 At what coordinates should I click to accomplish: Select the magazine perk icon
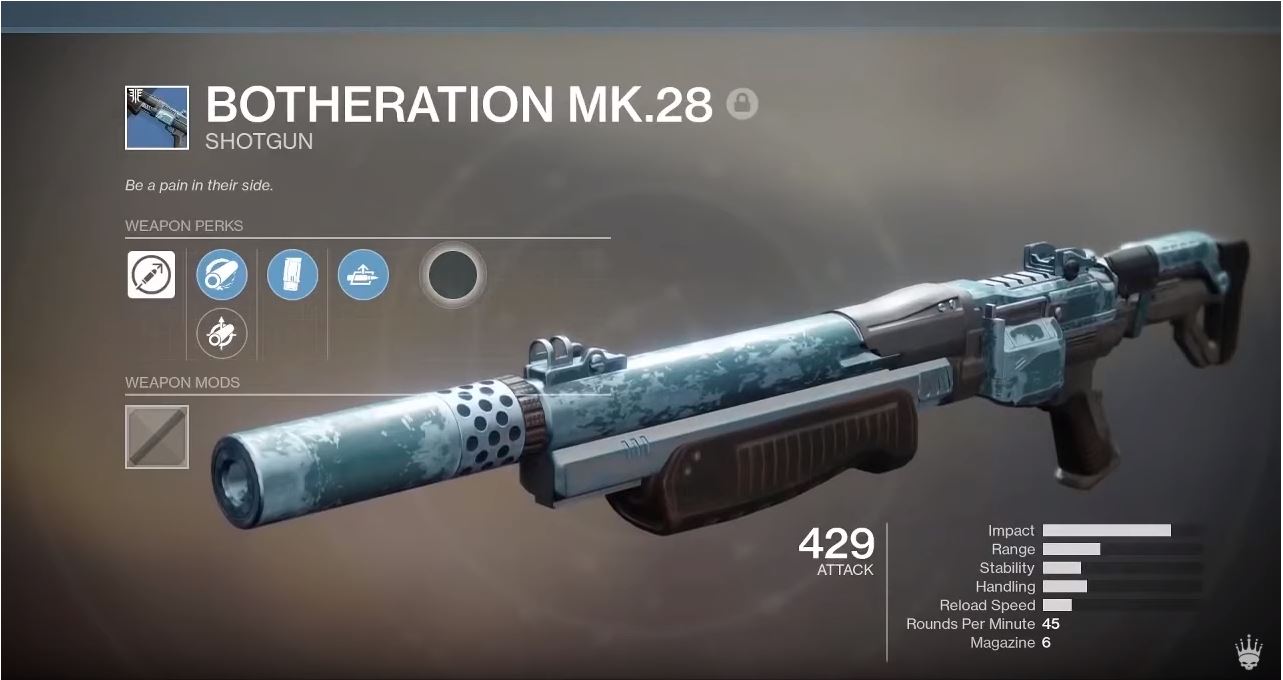(292, 274)
